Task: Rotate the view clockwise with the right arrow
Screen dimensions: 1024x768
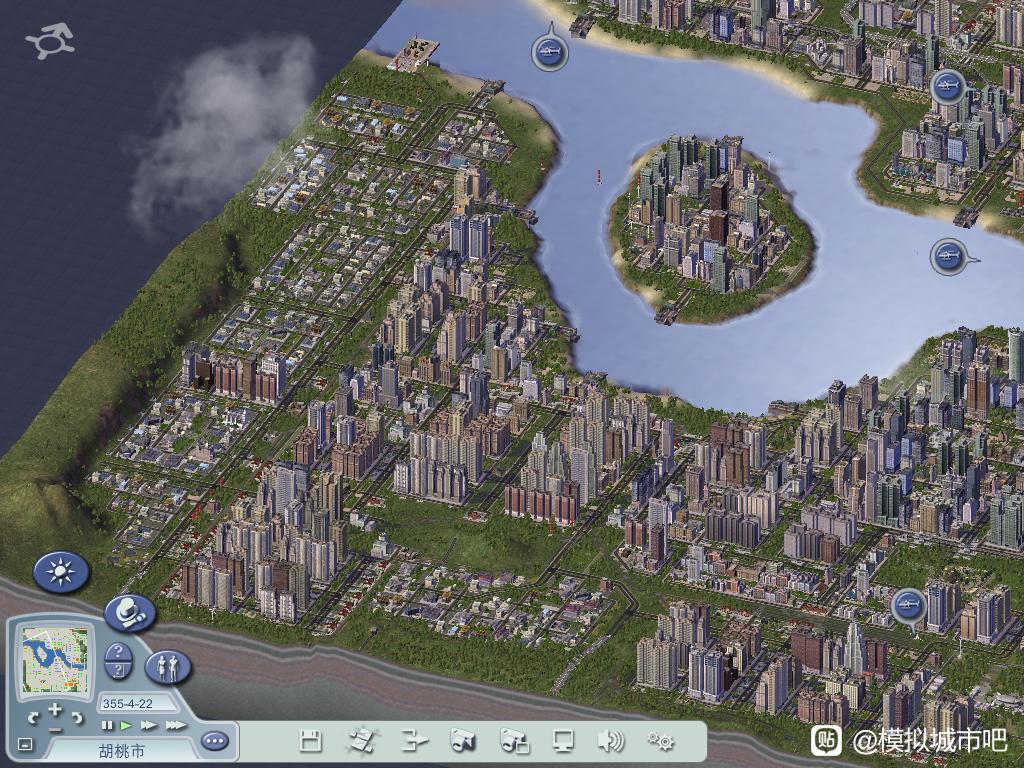Action: (x=77, y=717)
